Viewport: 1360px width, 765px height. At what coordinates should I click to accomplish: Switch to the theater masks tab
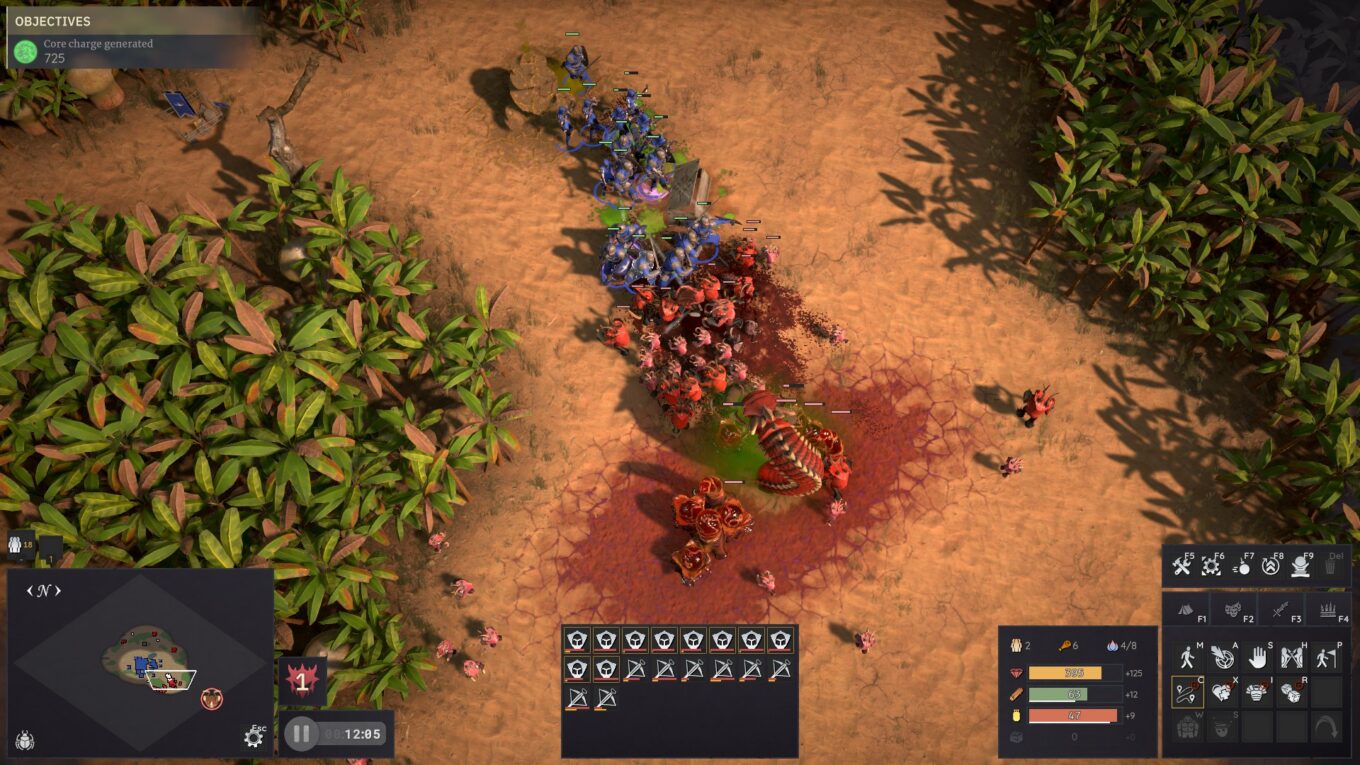1233,607
